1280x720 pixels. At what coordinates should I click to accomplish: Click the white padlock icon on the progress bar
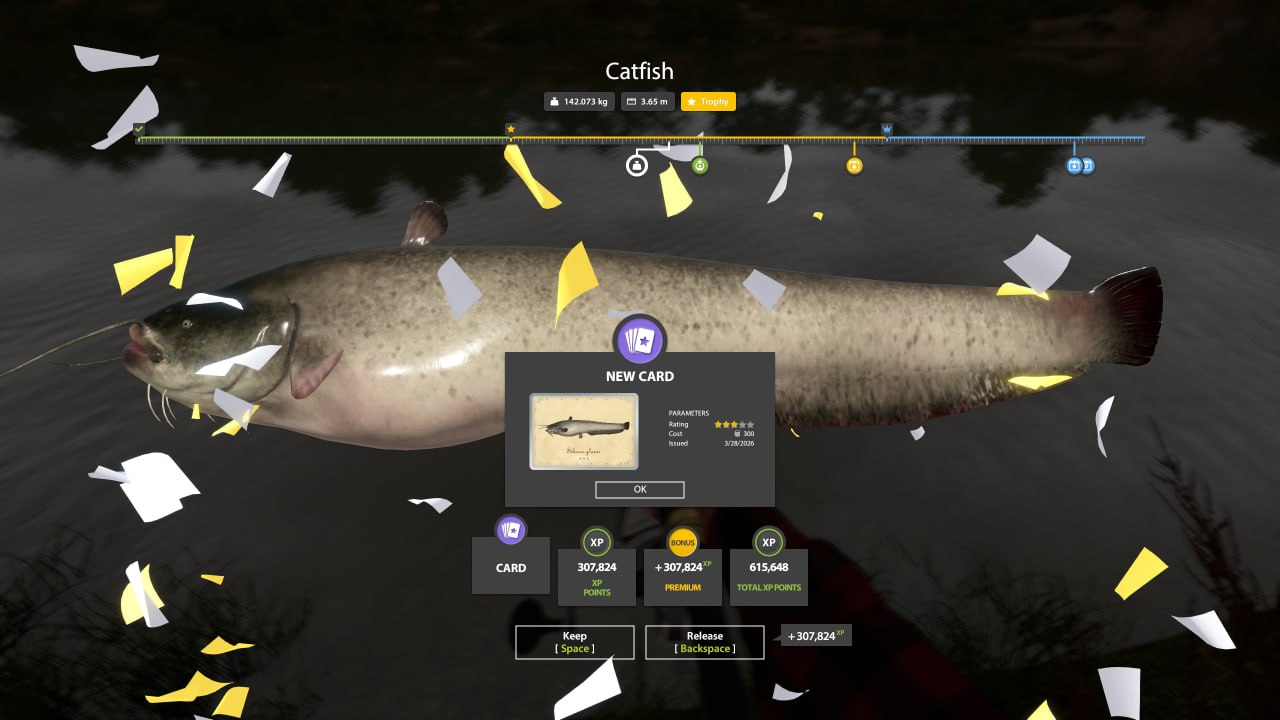635,166
